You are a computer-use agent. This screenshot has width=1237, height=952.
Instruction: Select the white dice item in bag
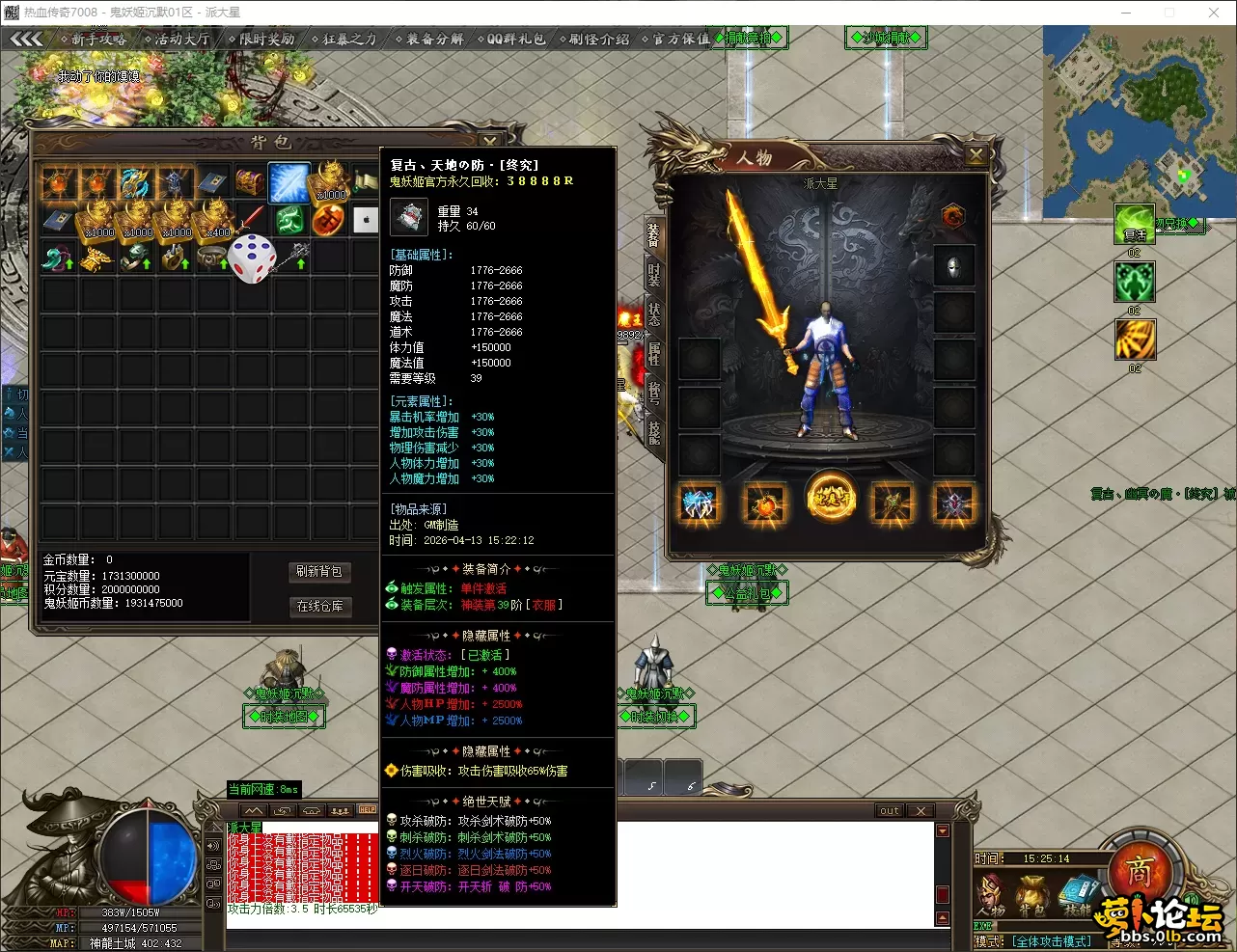tap(252, 258)
